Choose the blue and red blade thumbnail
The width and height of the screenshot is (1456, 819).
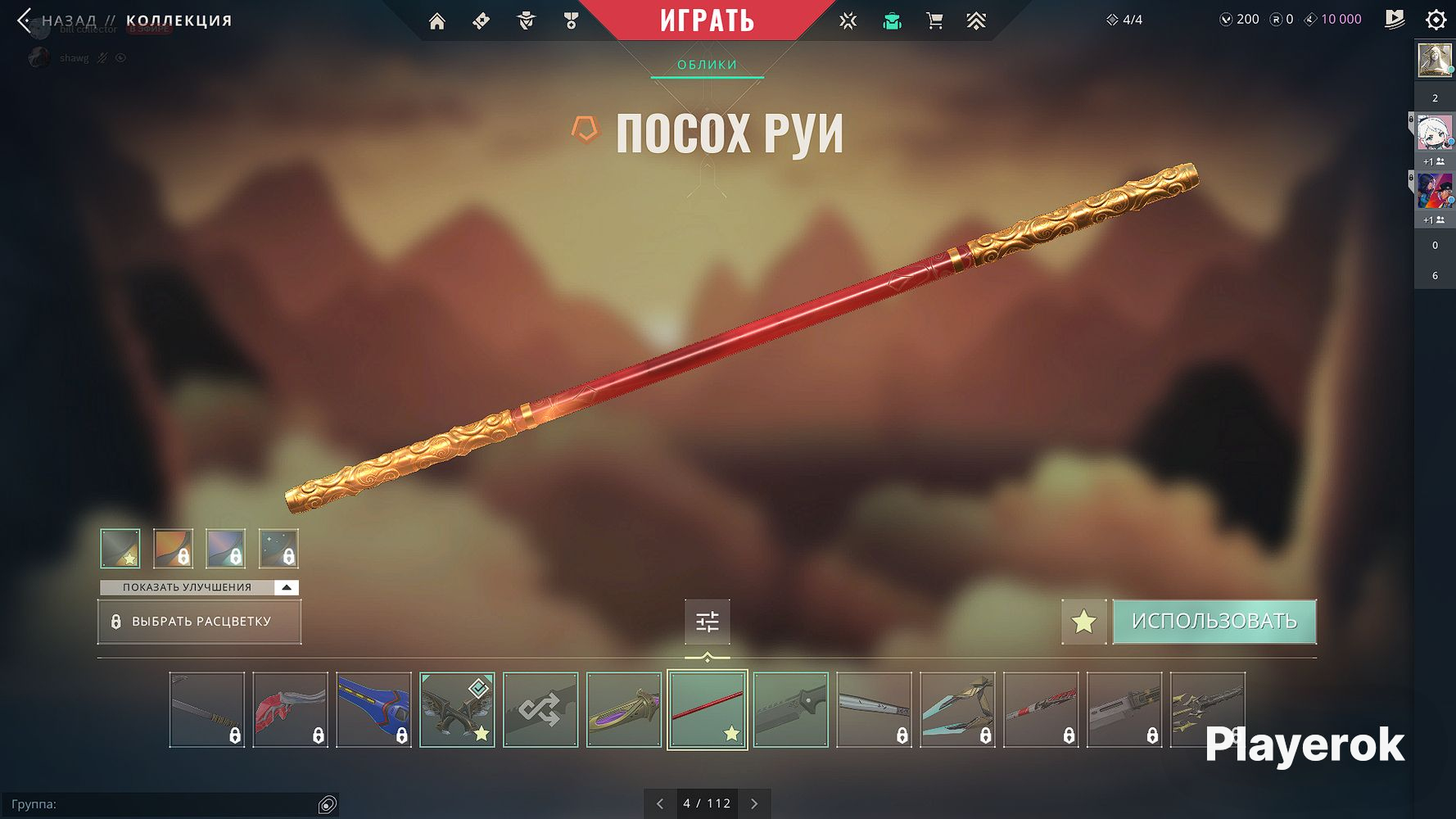tap(373, 709)
